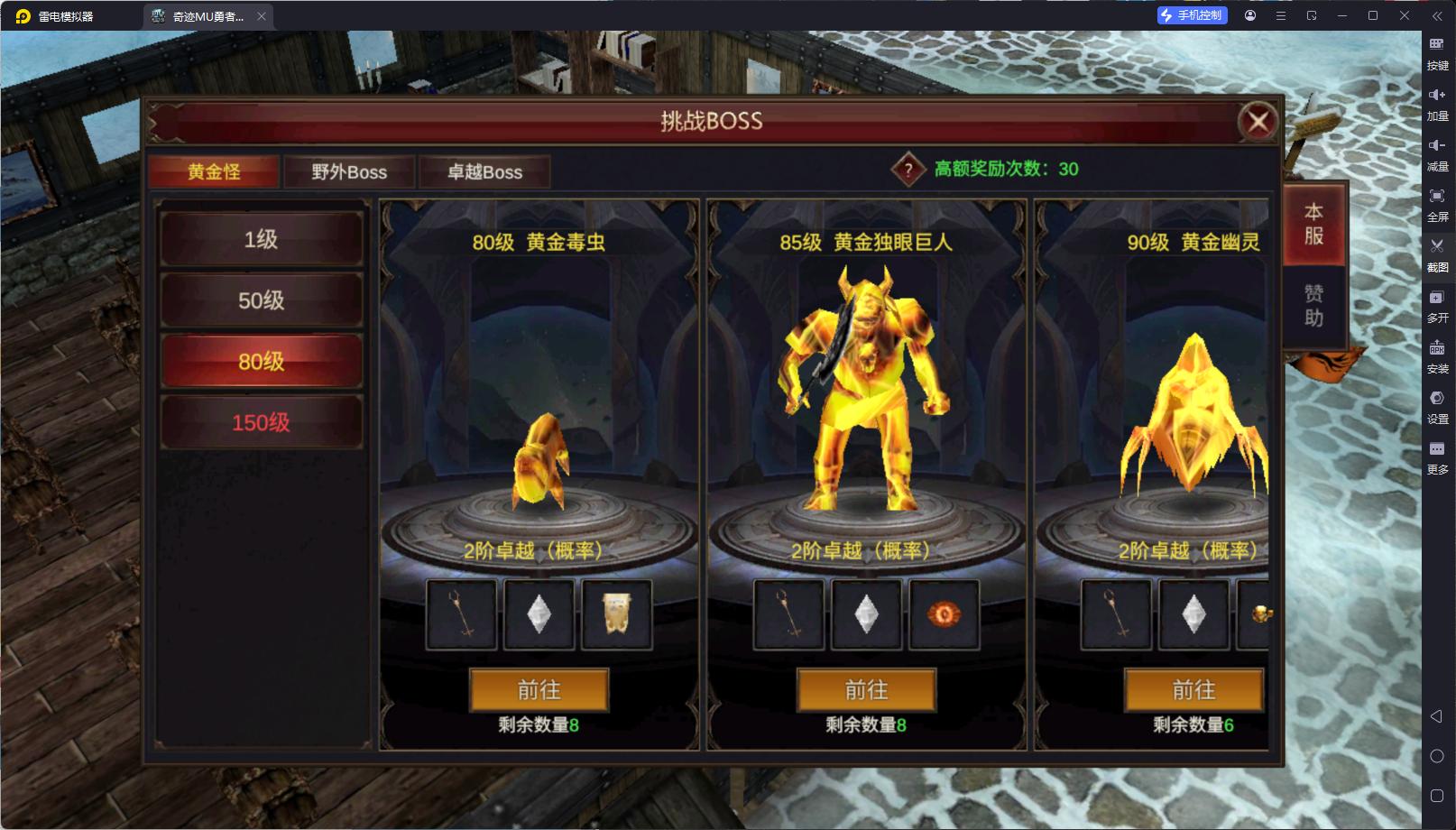Take an emulator screenshot with 截图
Screen dimensions: 1456x830
1437,254
